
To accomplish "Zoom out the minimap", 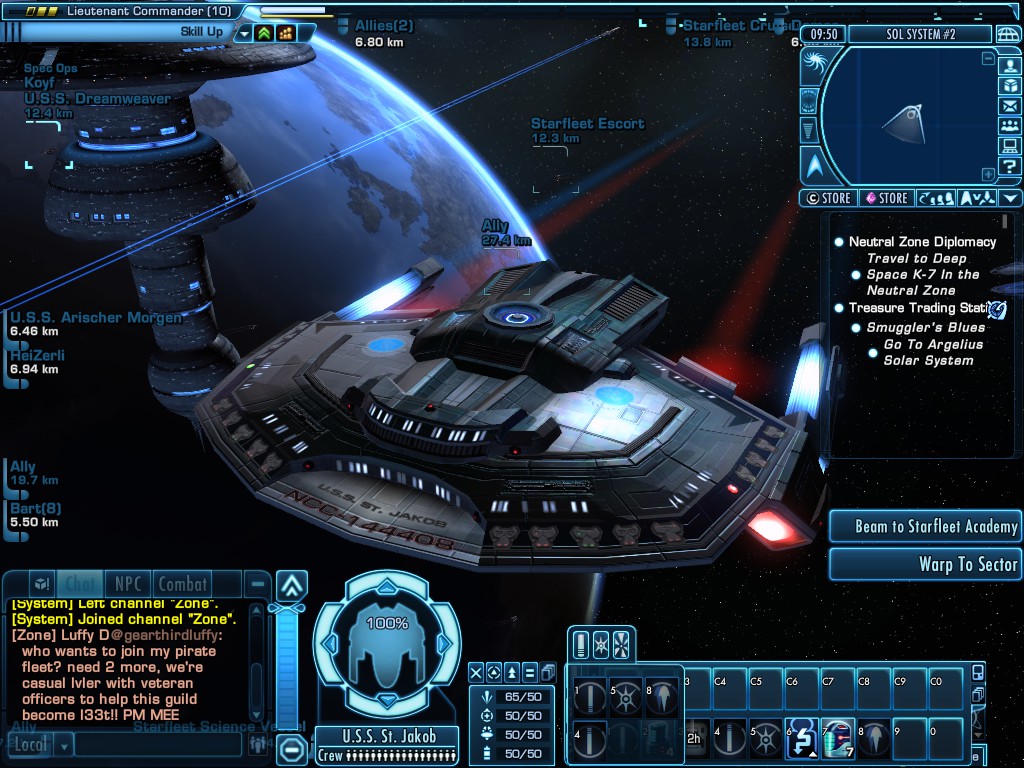I will [x=988, y=59].
